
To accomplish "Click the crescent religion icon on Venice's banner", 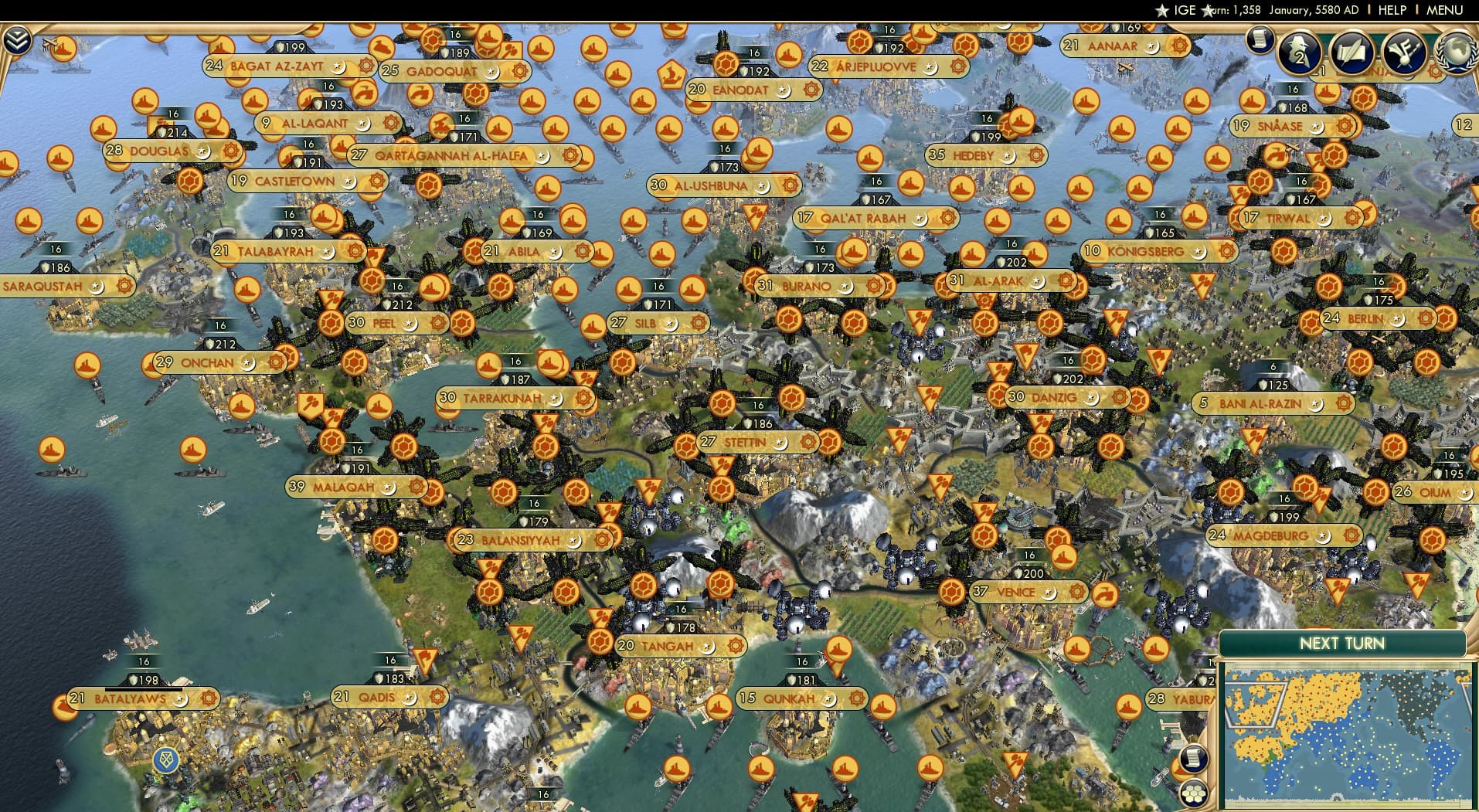I will (x=1049, y=592).
